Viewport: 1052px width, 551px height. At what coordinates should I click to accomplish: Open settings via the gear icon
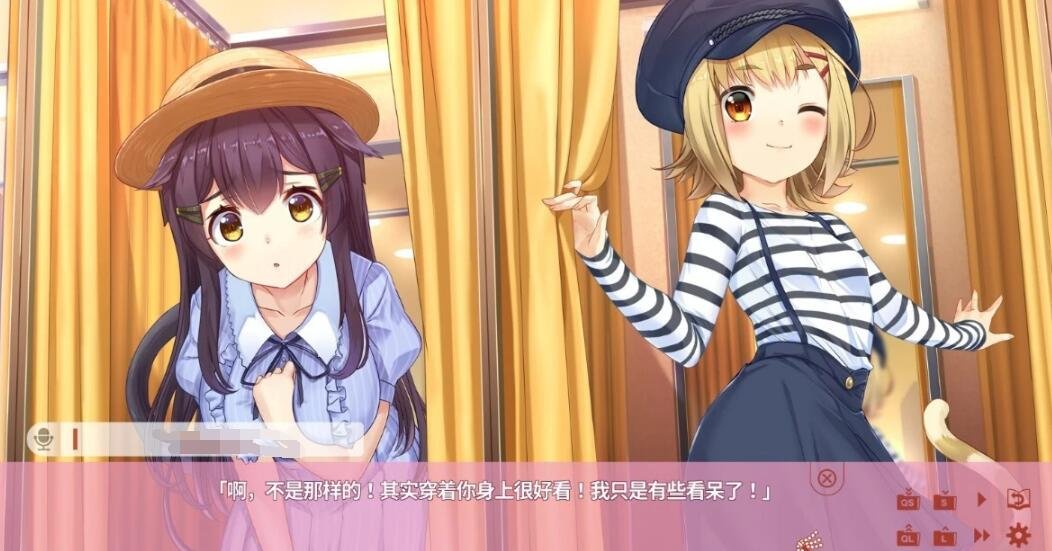tap(1018, 535)
